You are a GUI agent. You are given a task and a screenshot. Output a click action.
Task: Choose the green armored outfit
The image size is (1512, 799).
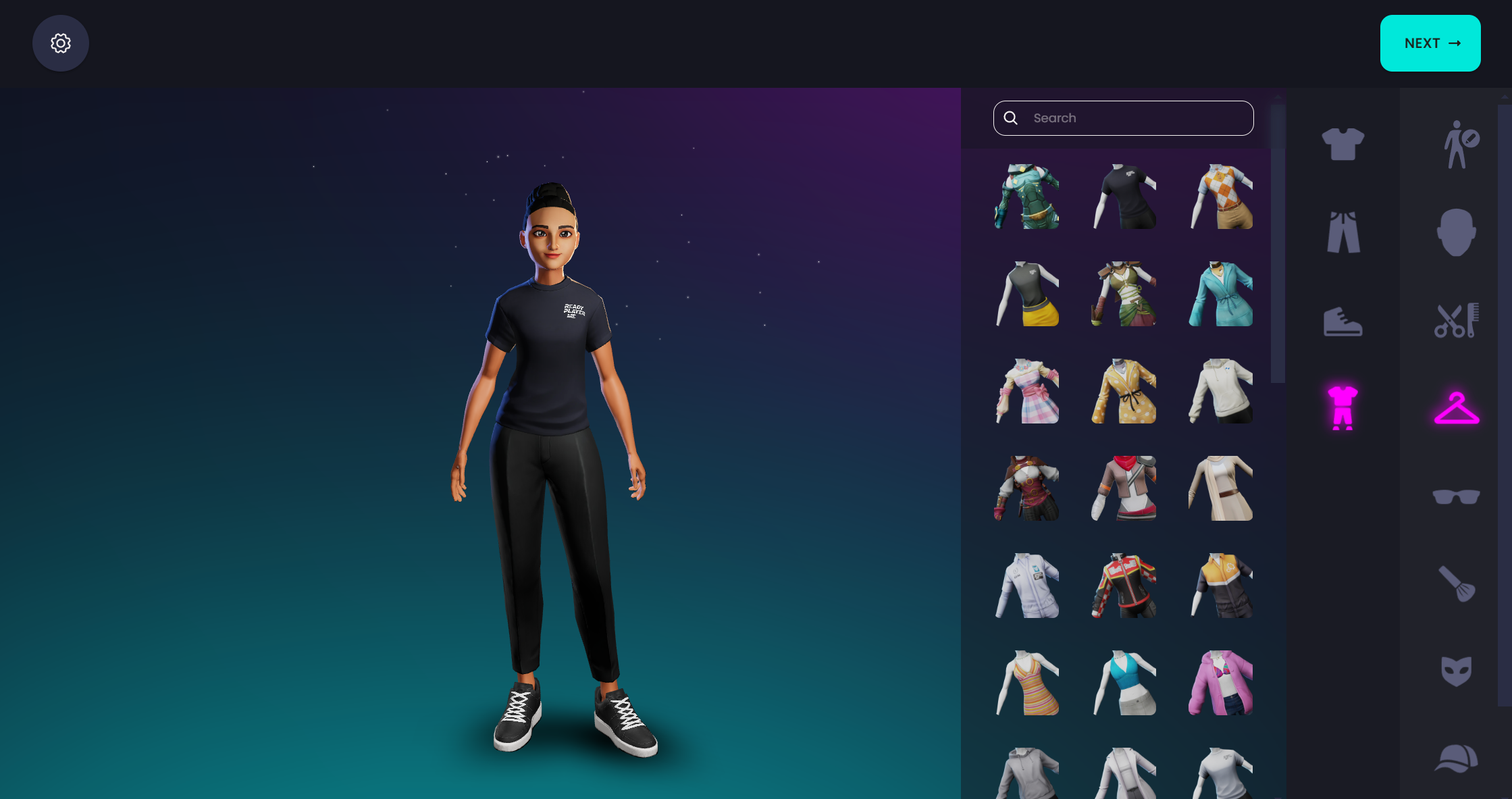click(x=1026, y=197)
